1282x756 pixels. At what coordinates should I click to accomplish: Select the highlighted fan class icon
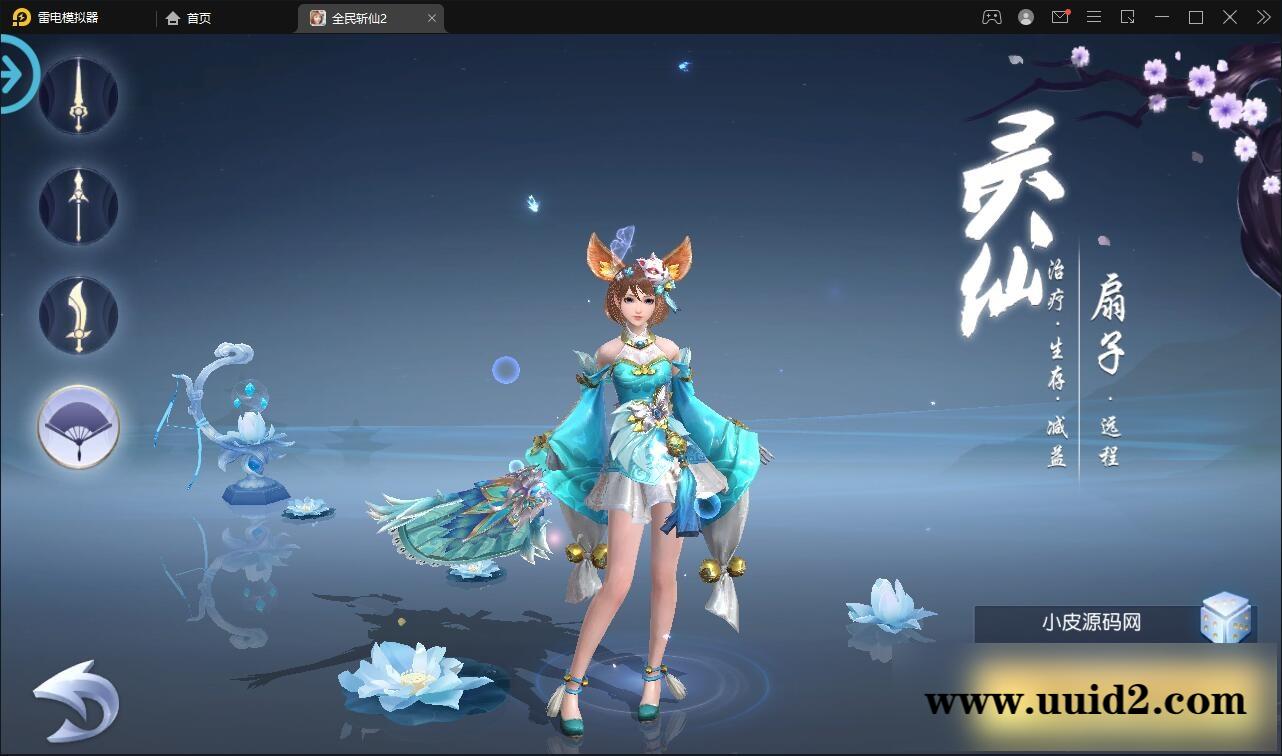(x=78, y=427)
